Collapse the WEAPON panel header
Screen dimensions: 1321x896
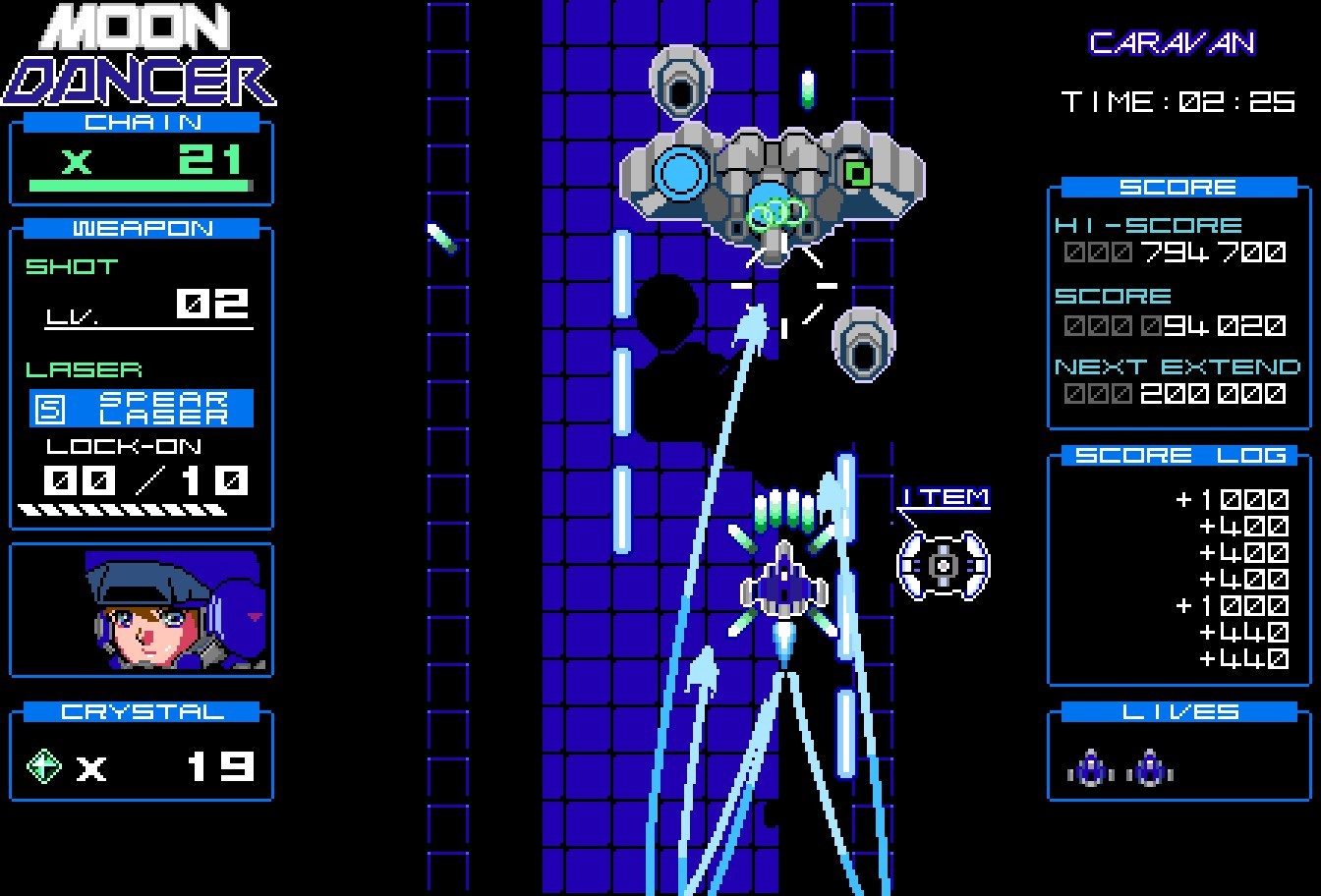(x=141, y=228)
